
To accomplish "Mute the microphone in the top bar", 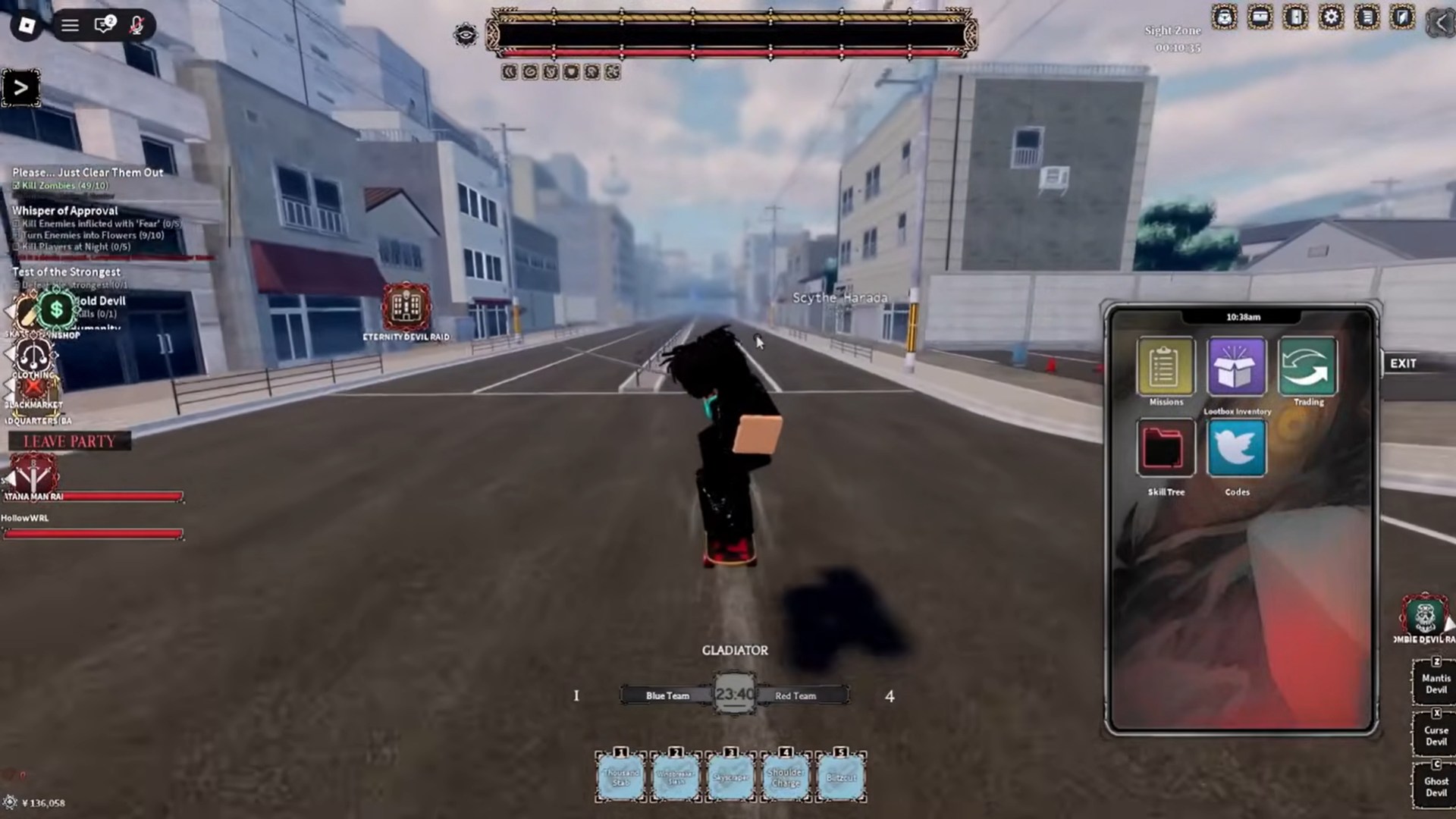I will (137, 25).
